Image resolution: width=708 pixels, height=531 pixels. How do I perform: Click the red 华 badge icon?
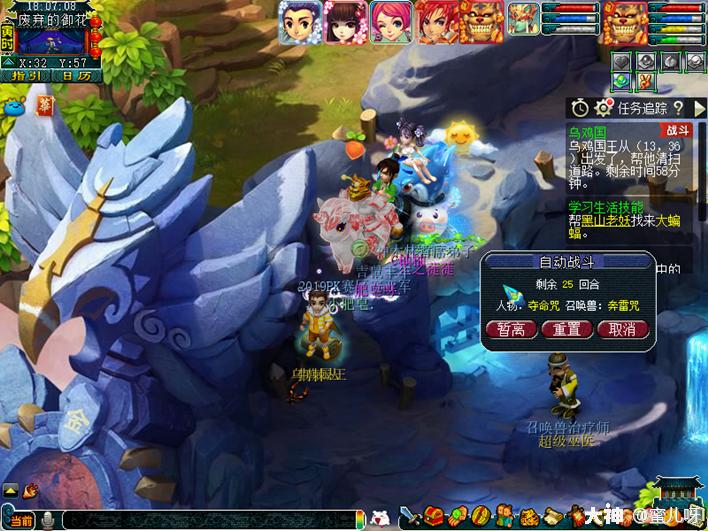click(45, 103)
